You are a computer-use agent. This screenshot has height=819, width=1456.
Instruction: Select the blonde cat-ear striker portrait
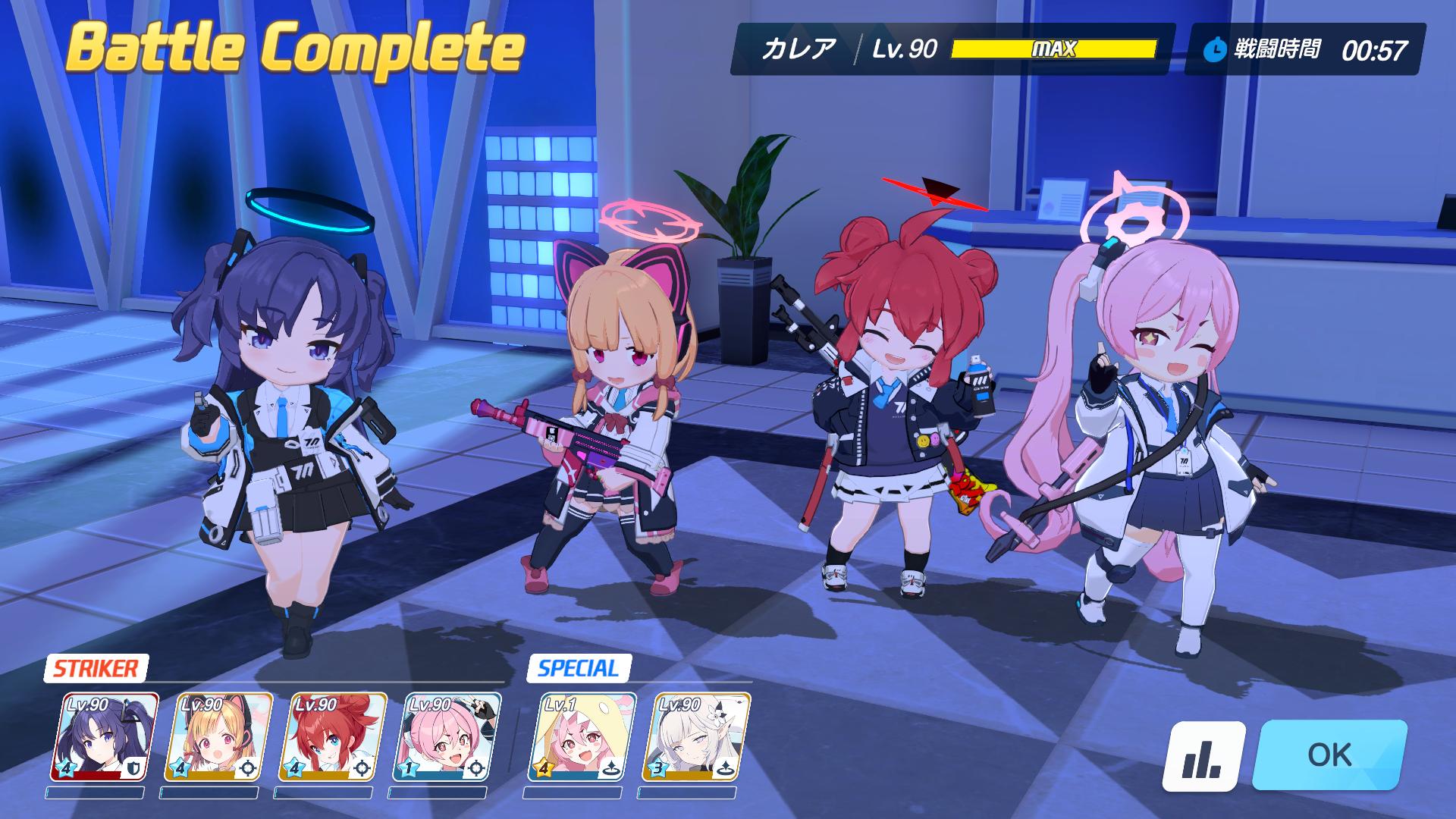pos(219,736)
